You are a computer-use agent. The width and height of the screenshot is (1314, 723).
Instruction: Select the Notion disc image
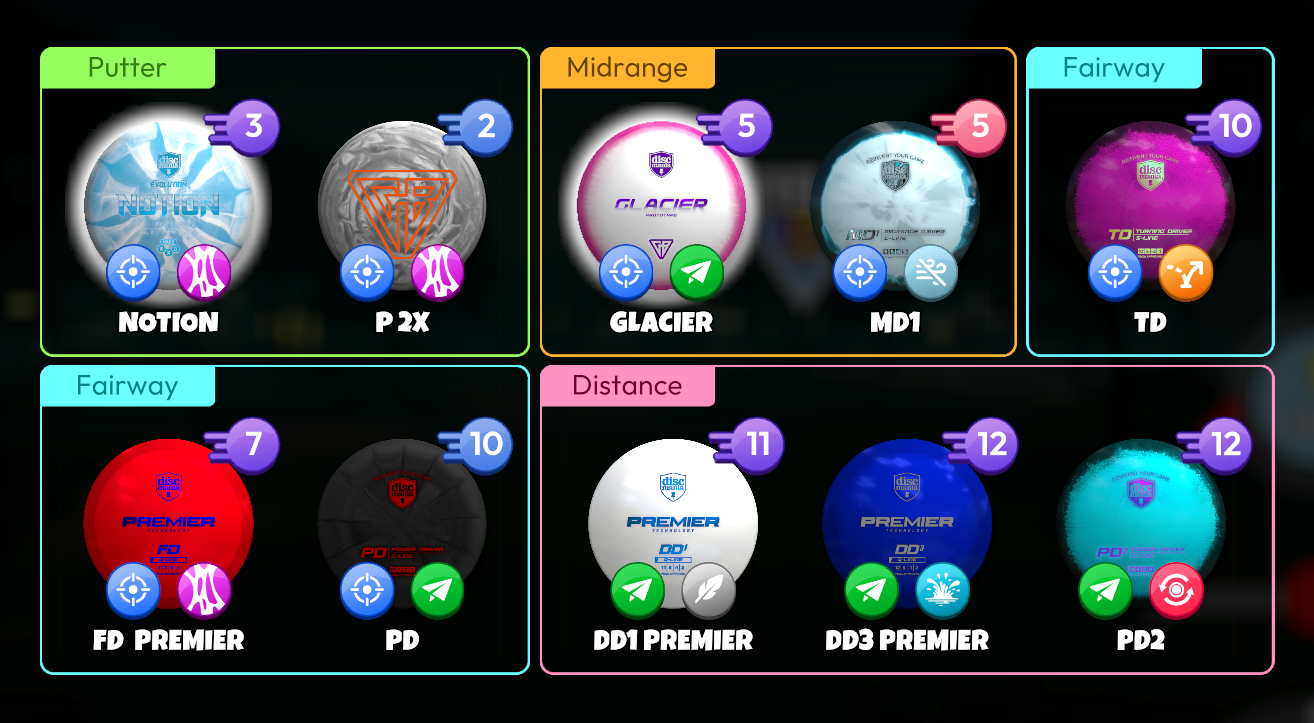[x=168, y=200]
